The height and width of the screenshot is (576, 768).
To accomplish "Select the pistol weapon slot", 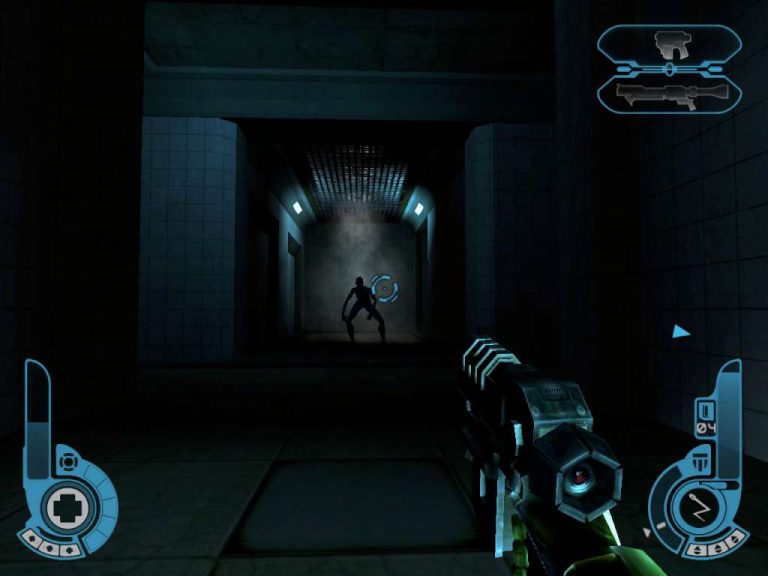I will click(x=670, y=43).
